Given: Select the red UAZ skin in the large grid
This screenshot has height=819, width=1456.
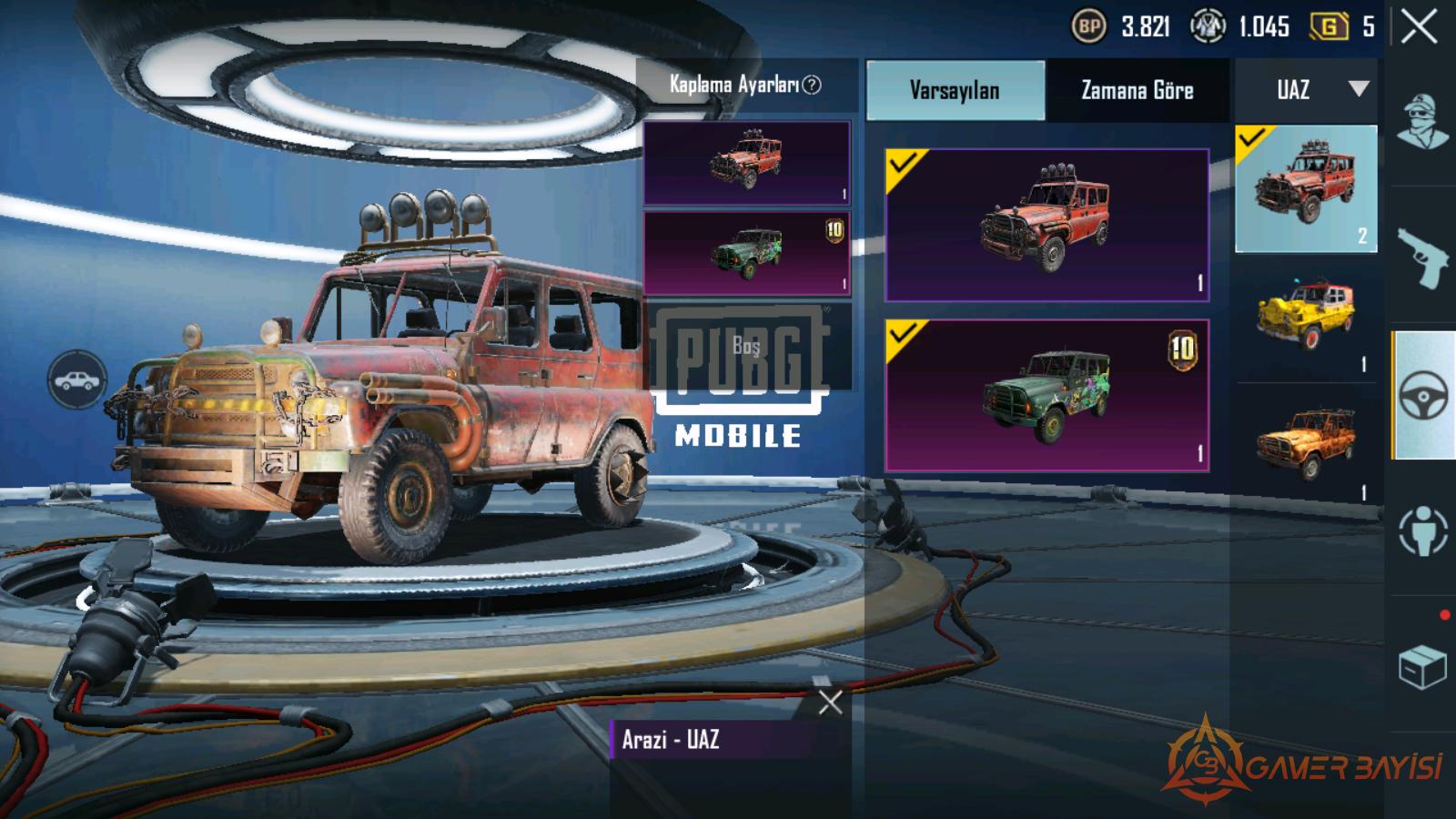Looking at the screenshot, I should tap(1046, 225).
